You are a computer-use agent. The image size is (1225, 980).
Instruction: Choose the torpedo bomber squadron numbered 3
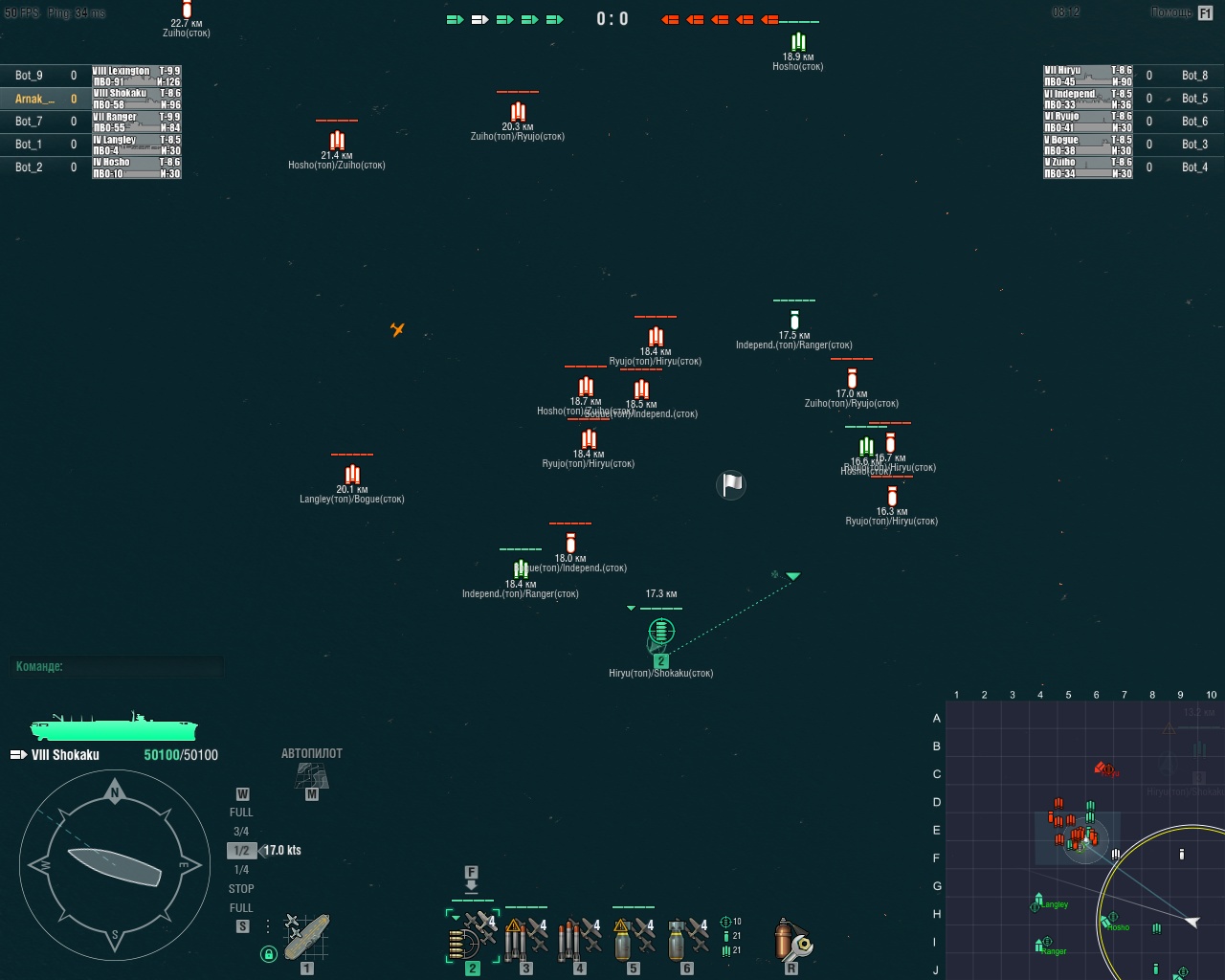pyautogui.click(x=525, y=938)
